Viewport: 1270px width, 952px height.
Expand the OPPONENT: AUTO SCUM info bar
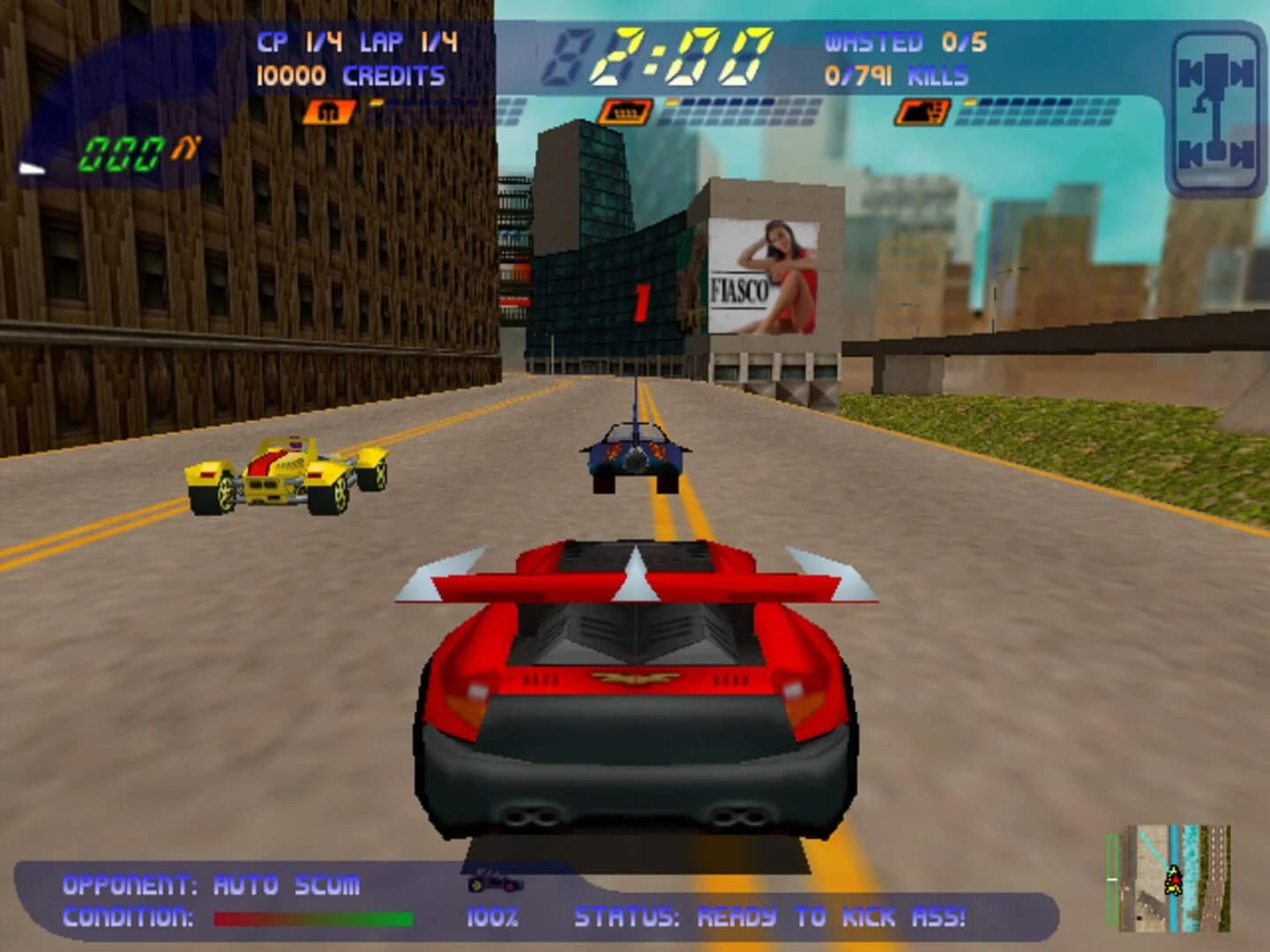[212, 881]
